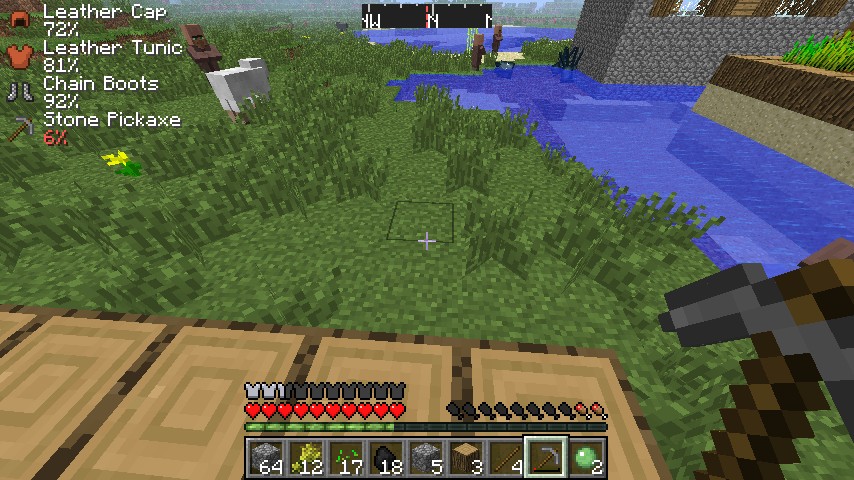Click the compass direction bar

(x=427, y=17)
